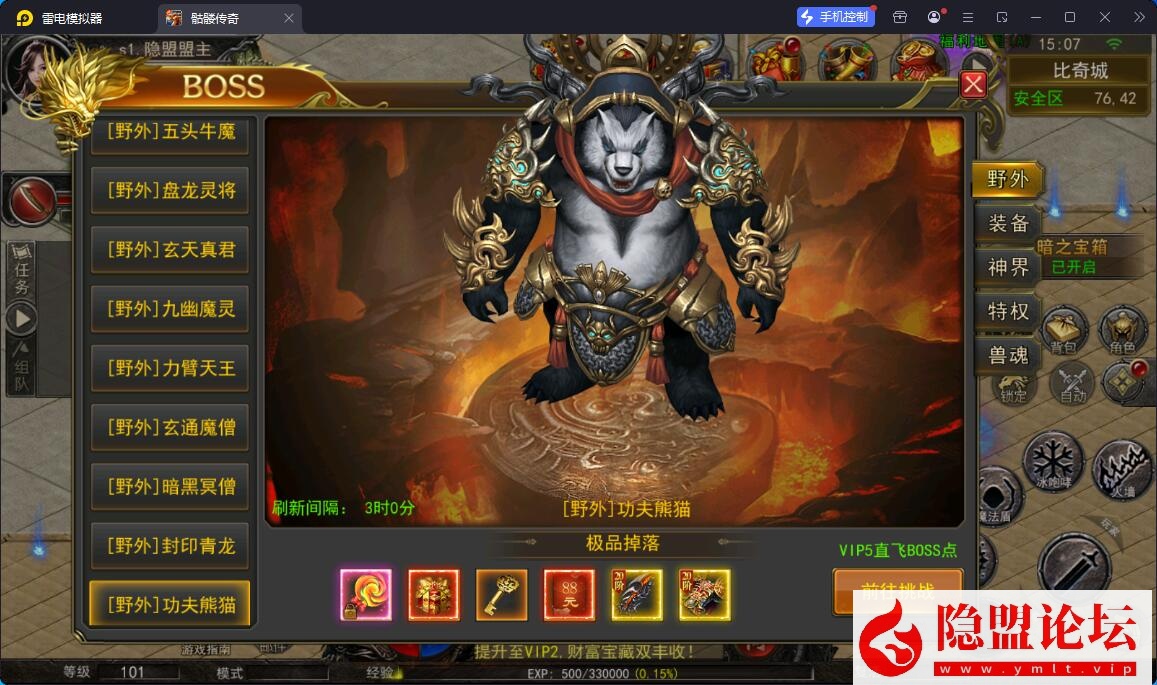Switch to the 装备 tab
1157x685 pixels.
tap(1007, 223)
